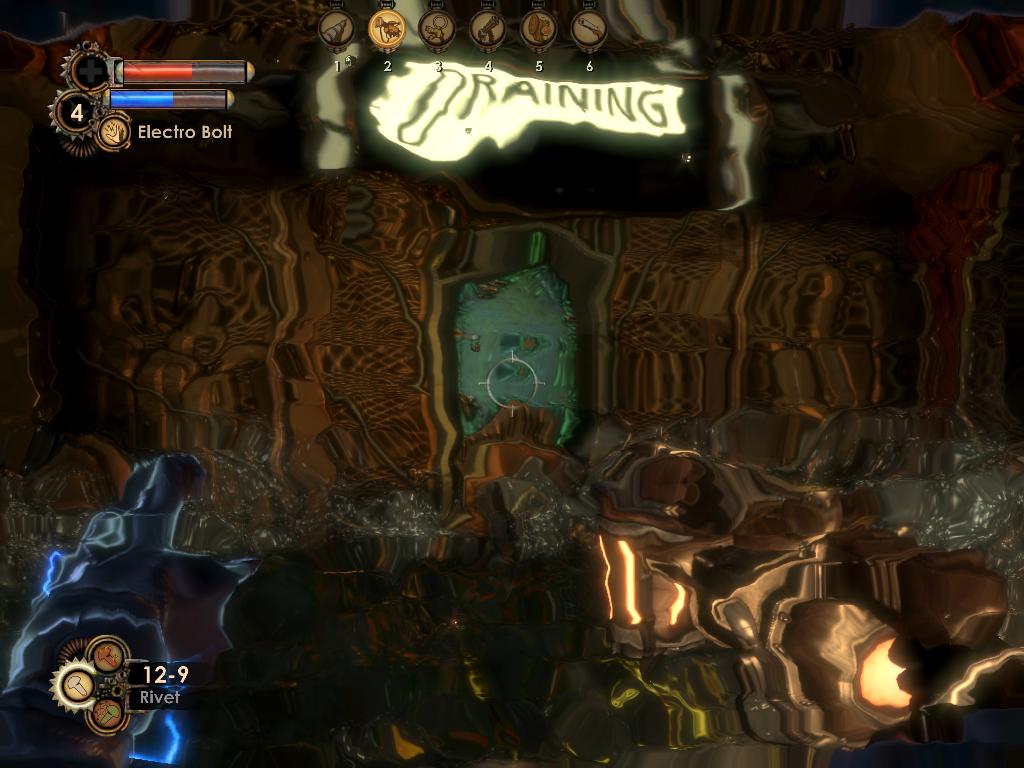Select the drill in weapon slot 1
Image resolution: width=1024 pixels, height=768 pixels.
point(336,29)
